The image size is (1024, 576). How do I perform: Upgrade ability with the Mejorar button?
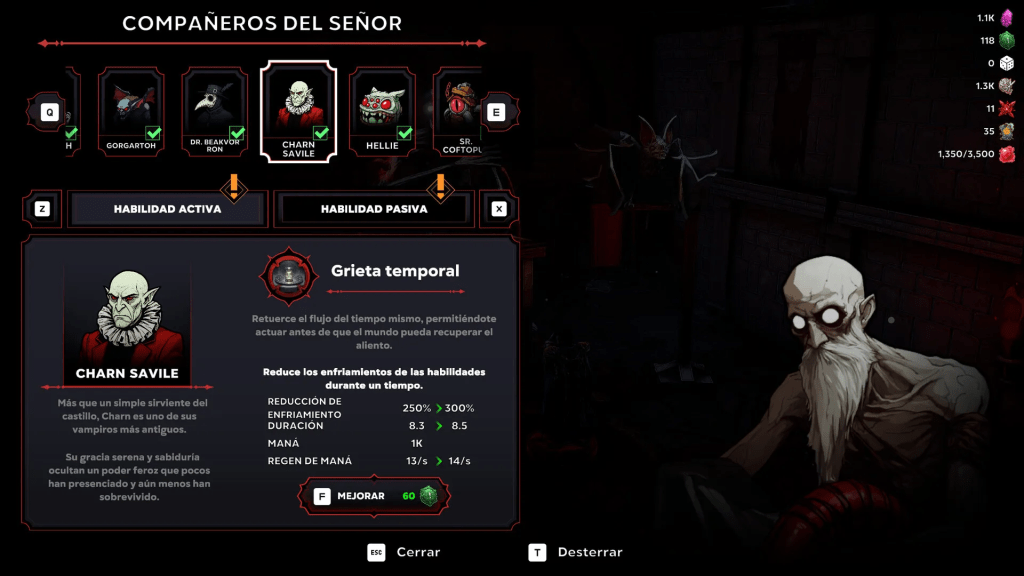coord(375,496)
